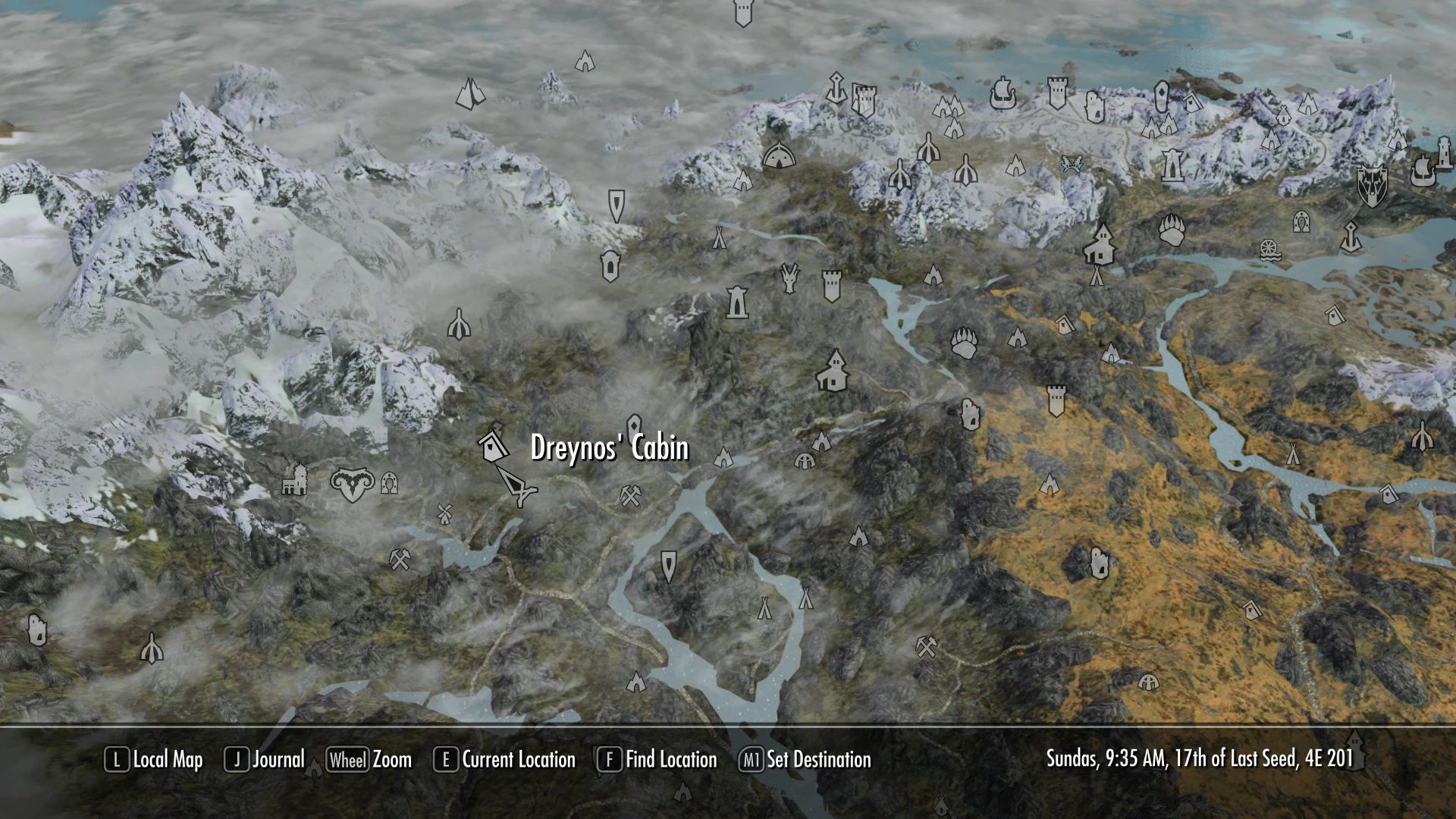Activate the Set Destination option
1456x819 pixels.
point(805,759)
